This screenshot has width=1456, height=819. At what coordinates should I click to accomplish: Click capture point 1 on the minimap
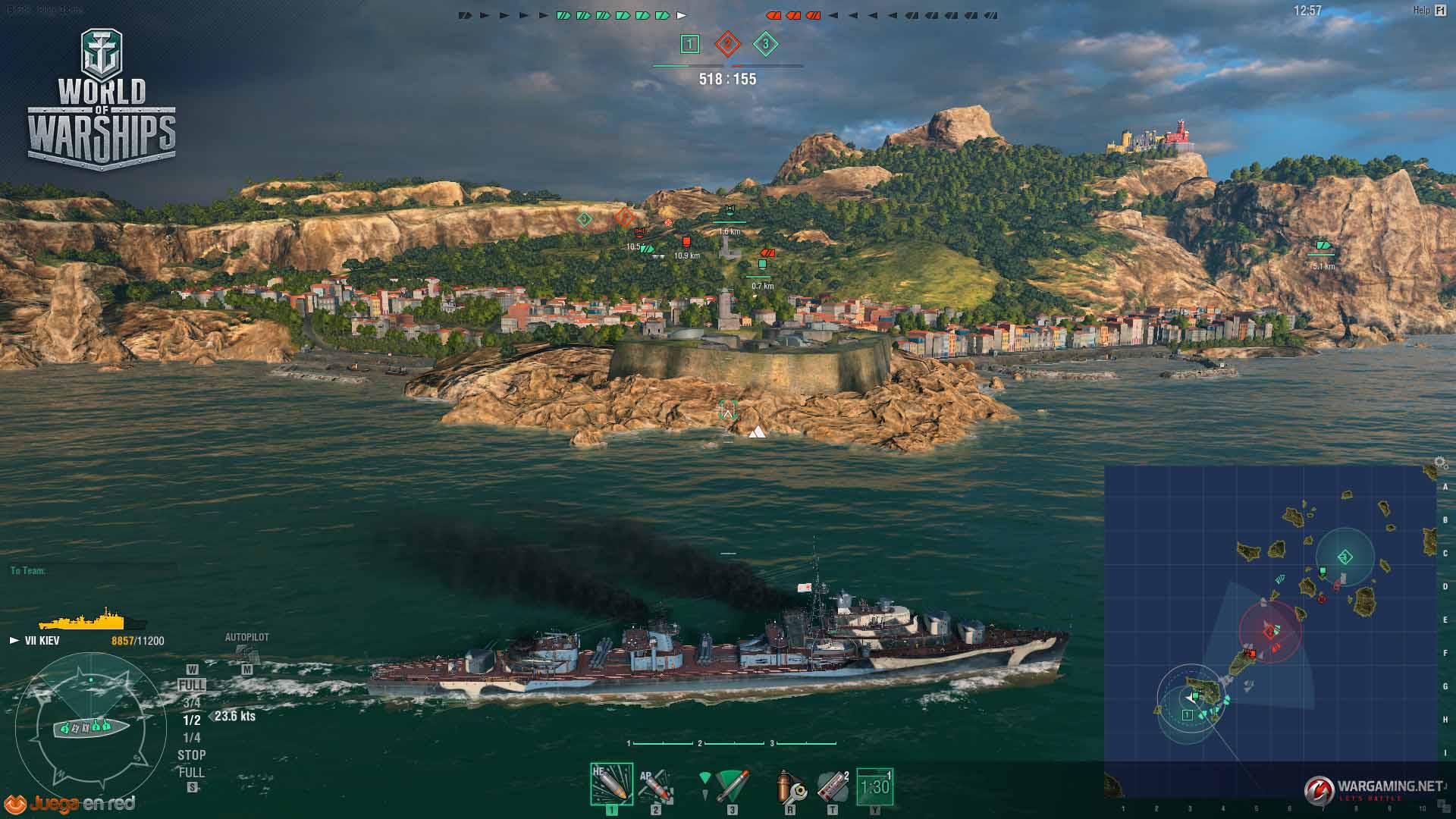(1188, 714)
